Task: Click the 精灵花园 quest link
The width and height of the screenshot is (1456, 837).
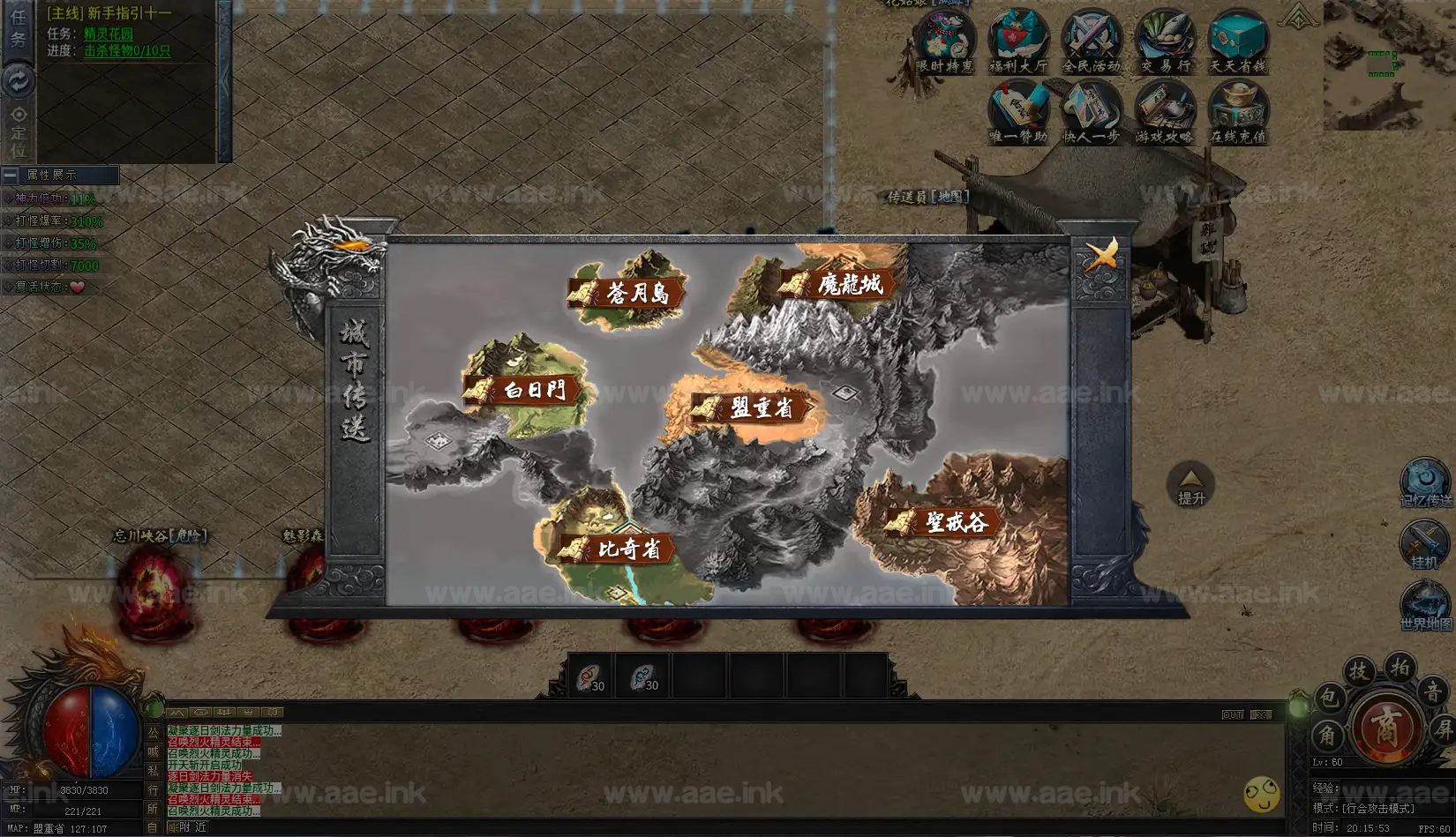Action: [109, 34]
